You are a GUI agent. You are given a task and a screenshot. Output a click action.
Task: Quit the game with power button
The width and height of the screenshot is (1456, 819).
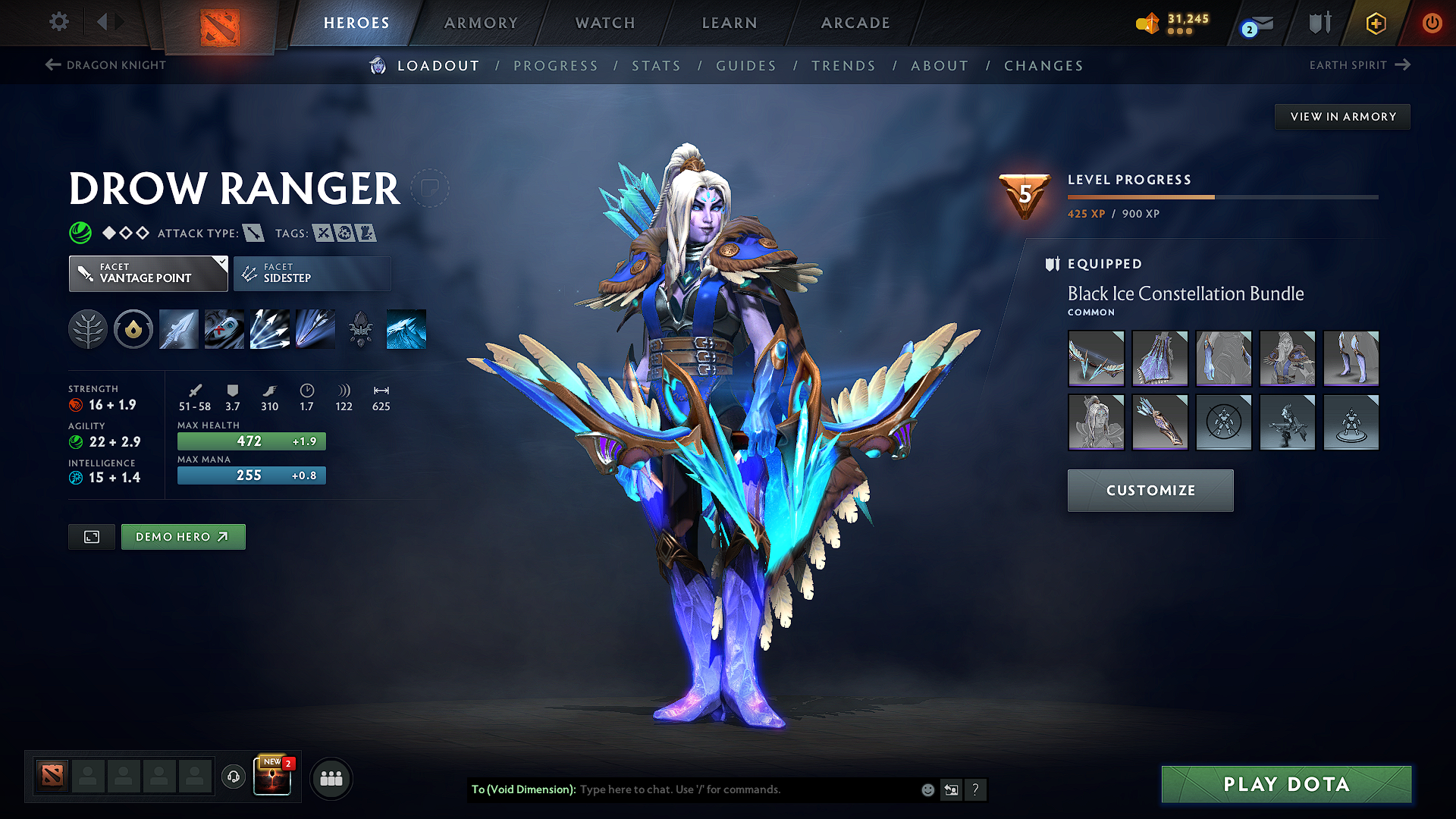pyautogui.click(x=1432, y=23)
